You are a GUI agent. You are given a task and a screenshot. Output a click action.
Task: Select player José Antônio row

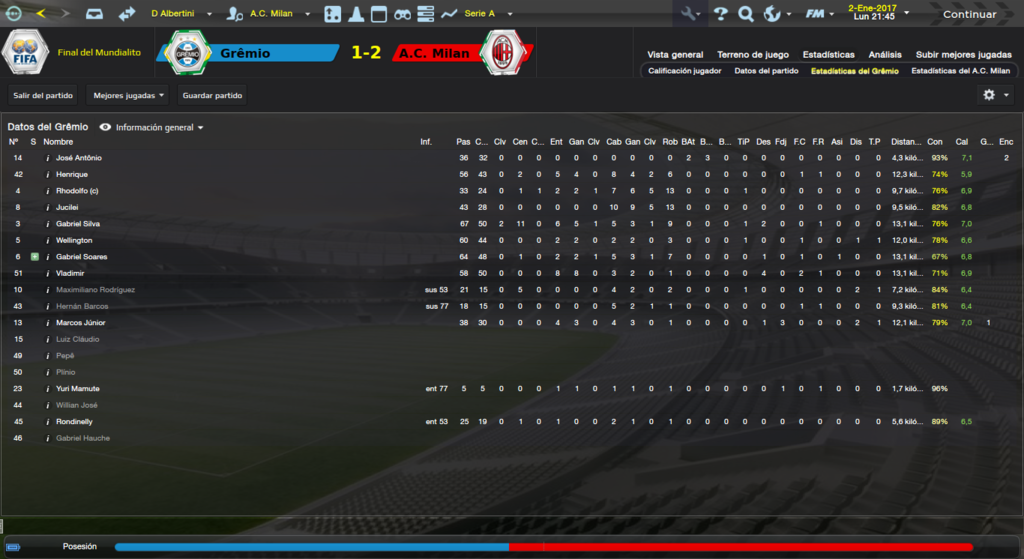tap(79, 158)
